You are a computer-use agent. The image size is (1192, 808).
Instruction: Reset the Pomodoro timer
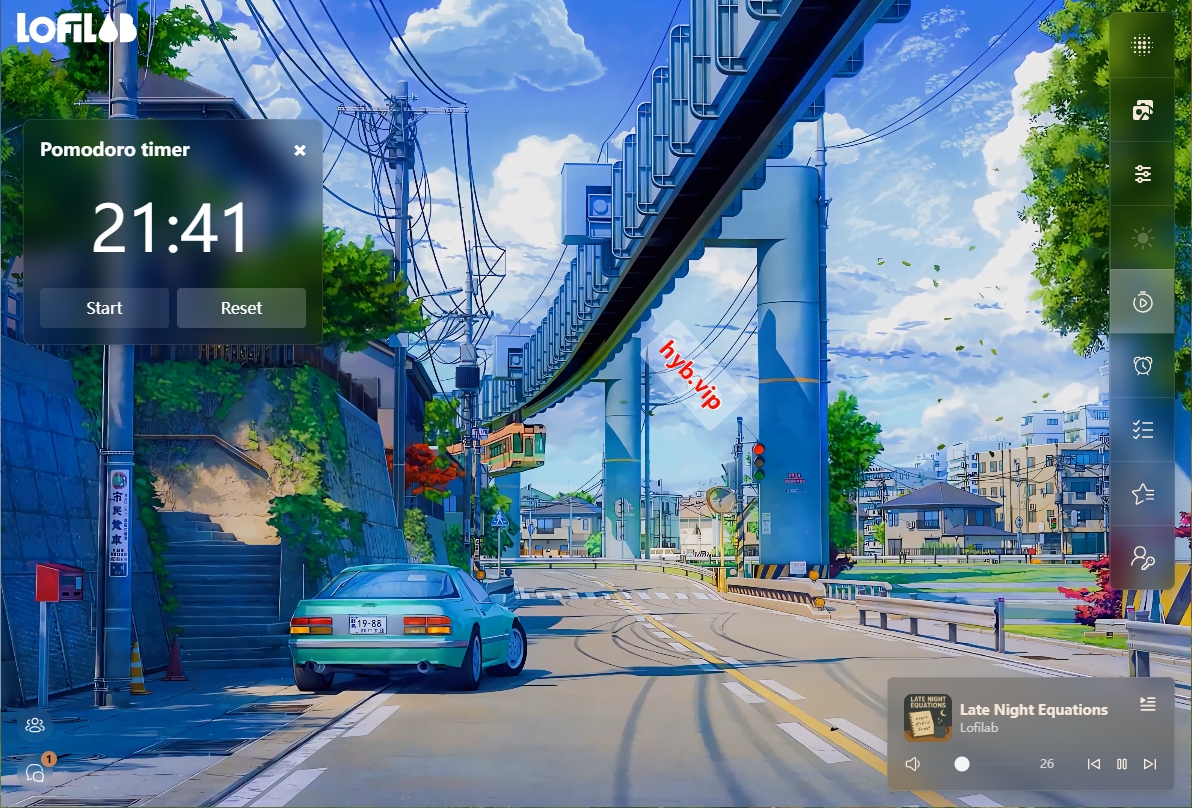coord(241,308)
